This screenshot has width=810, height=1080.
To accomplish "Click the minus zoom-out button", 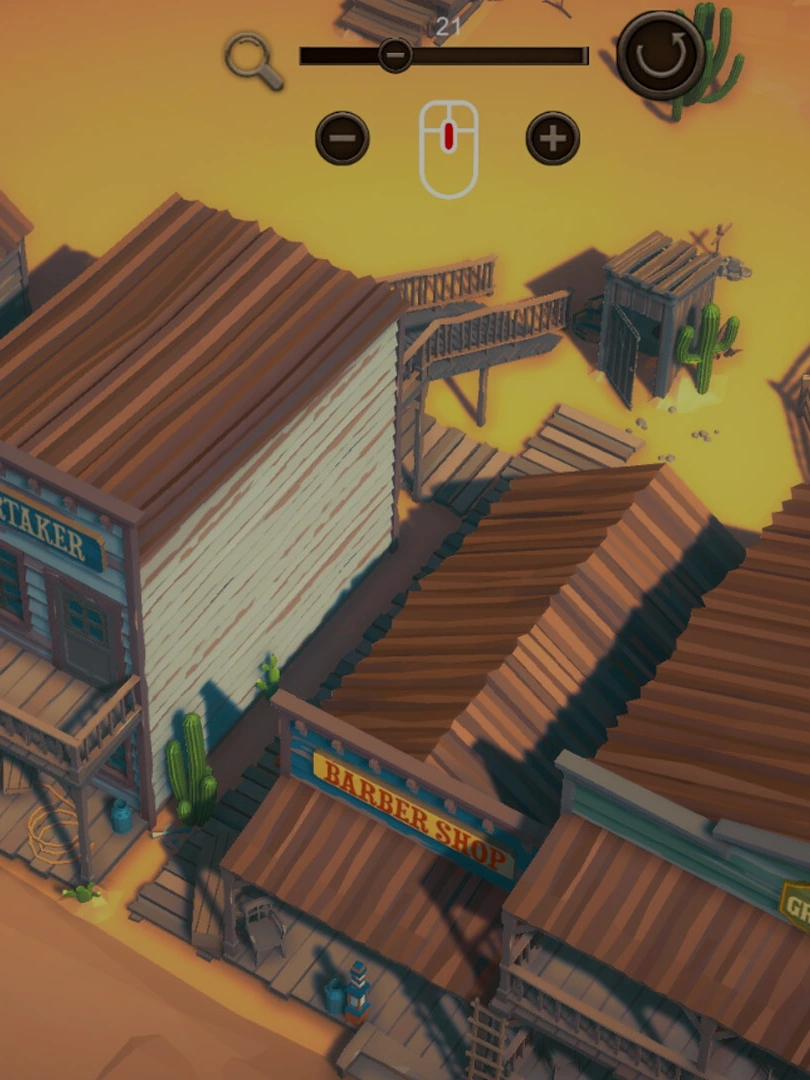I will (x=342, y=138).
